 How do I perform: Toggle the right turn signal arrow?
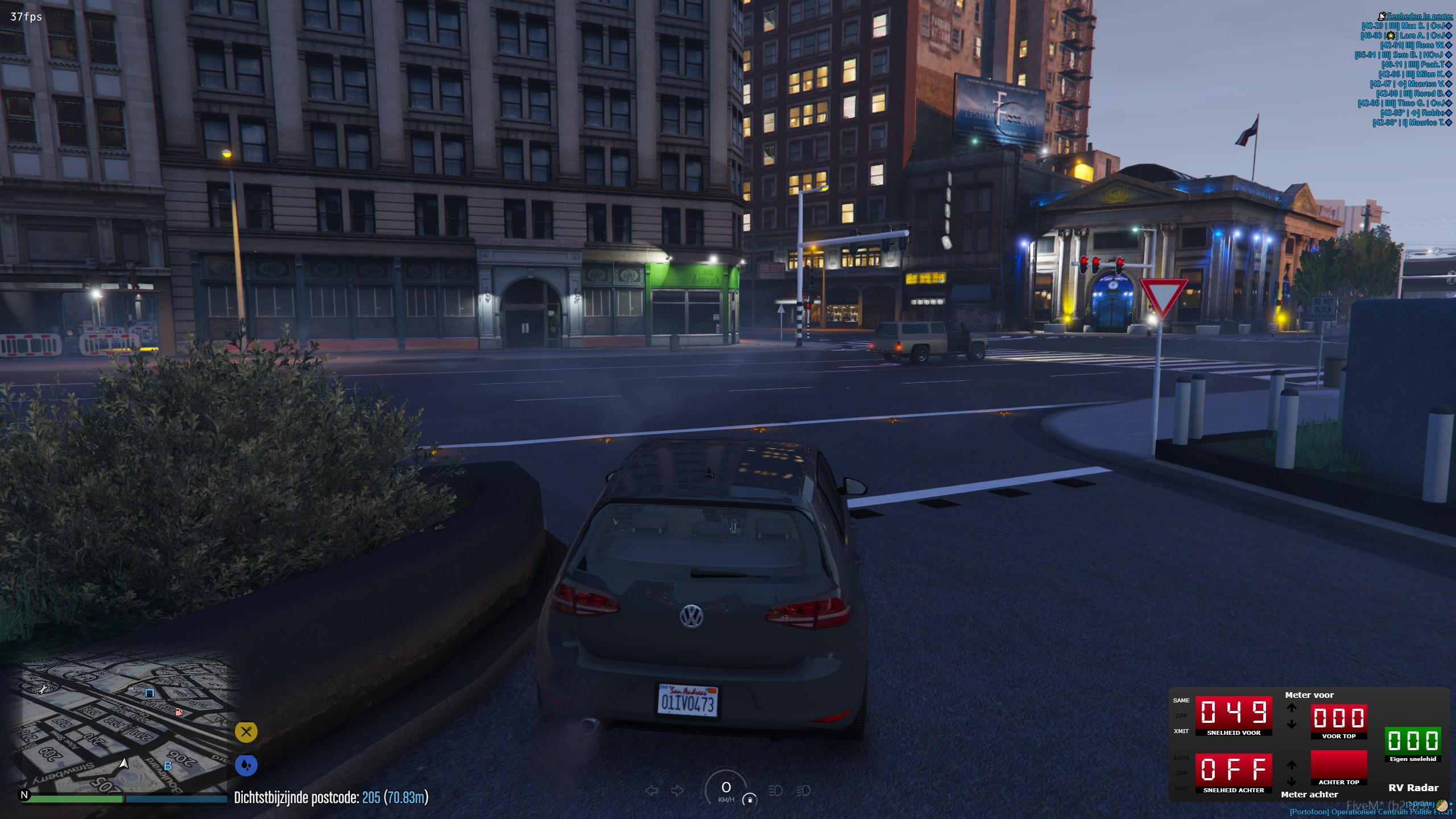677,791
